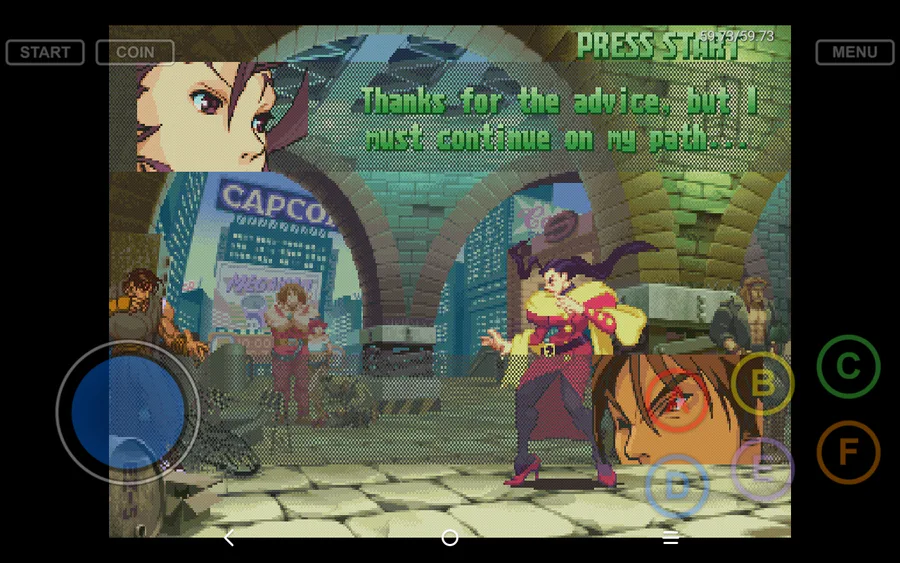This screenshot has height=563, width=900.
Task: Insert a credit with the COIN button
Action: point(135,52)
